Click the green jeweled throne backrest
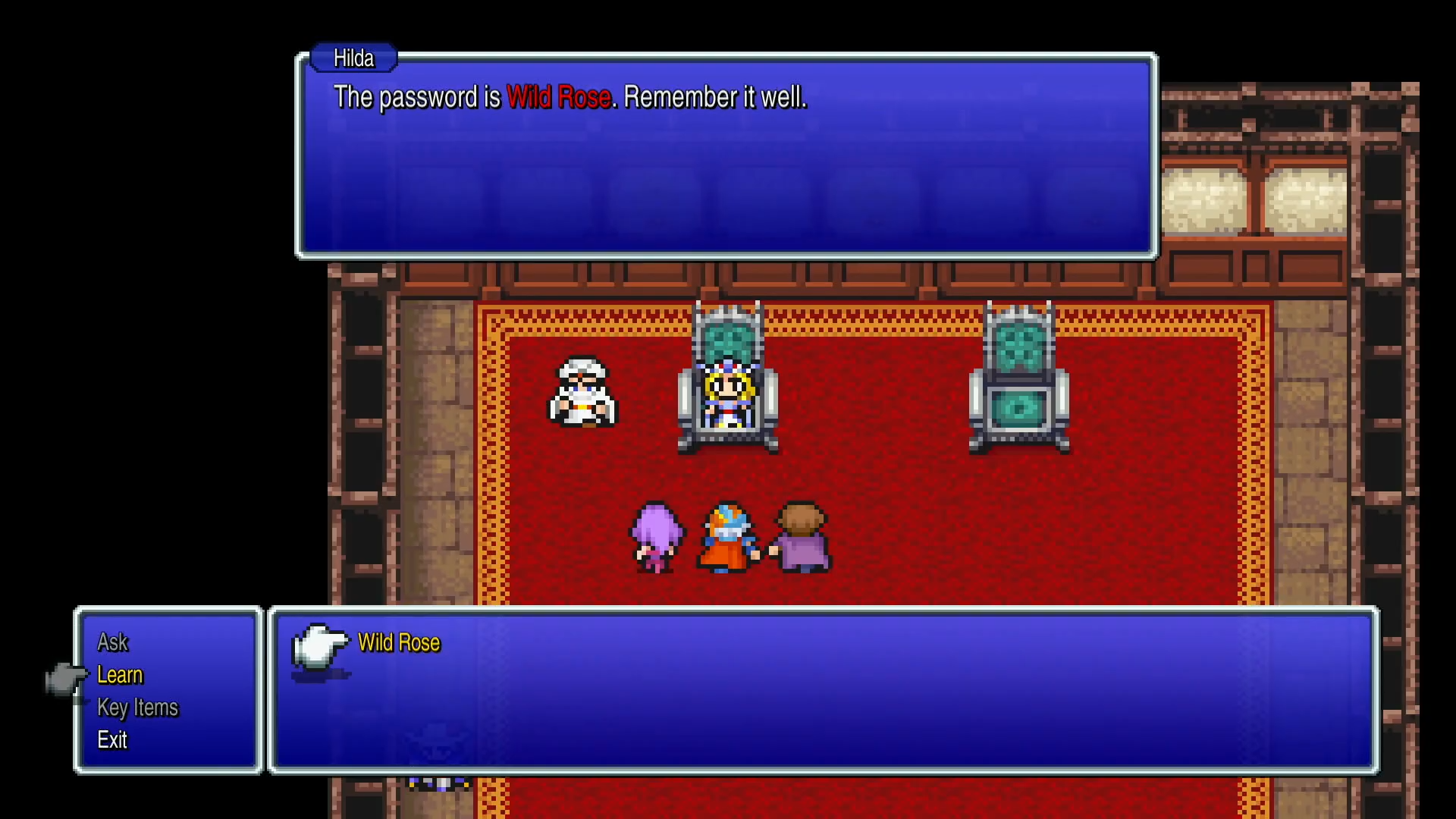1456x819 pixels. (x=1020, y=345)
